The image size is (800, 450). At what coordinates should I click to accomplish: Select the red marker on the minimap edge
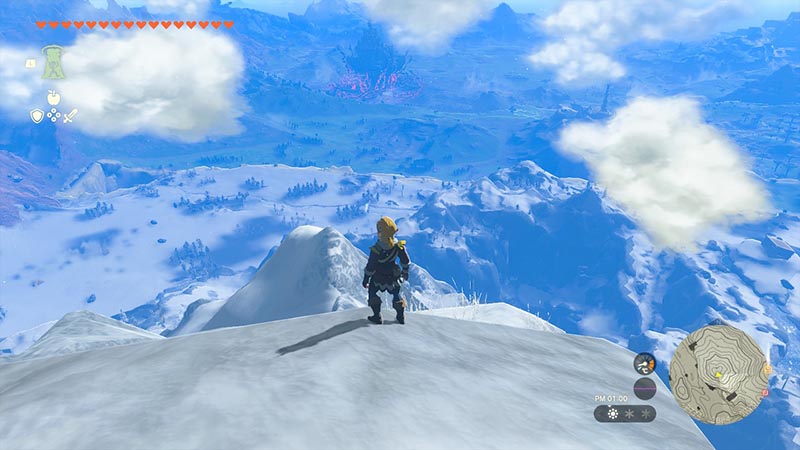(766, 392)
